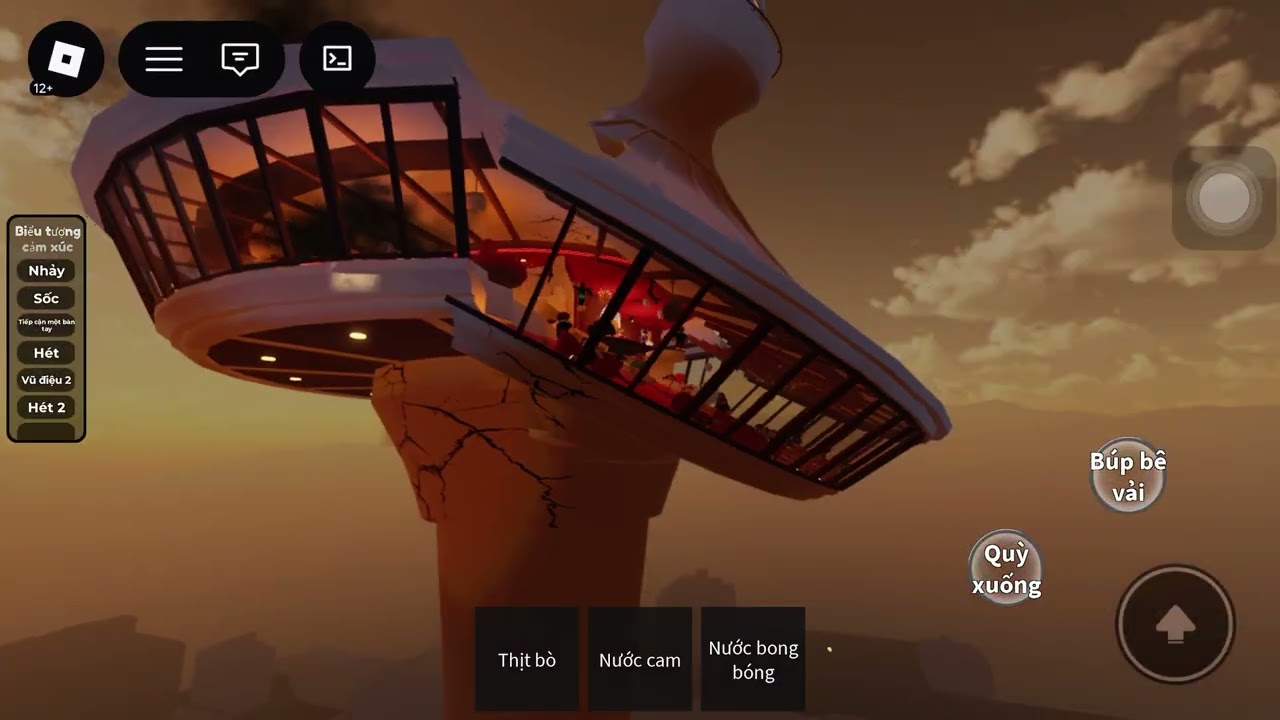Choose the Nước bong bóng hotbar slot
This screenshot has height=720, width=1280.
(753, 659)
